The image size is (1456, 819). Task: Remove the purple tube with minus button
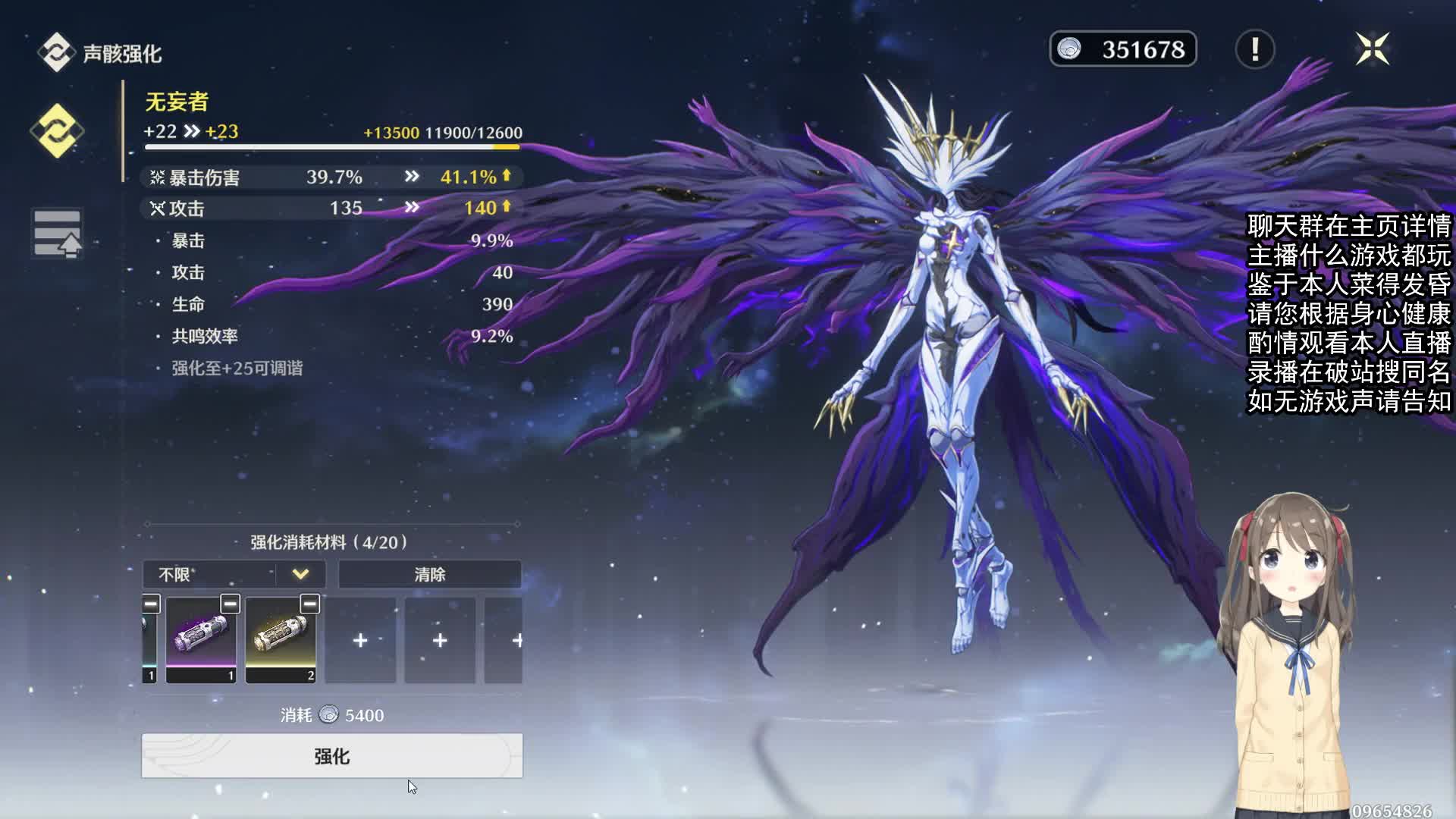(x=230, y=604)
